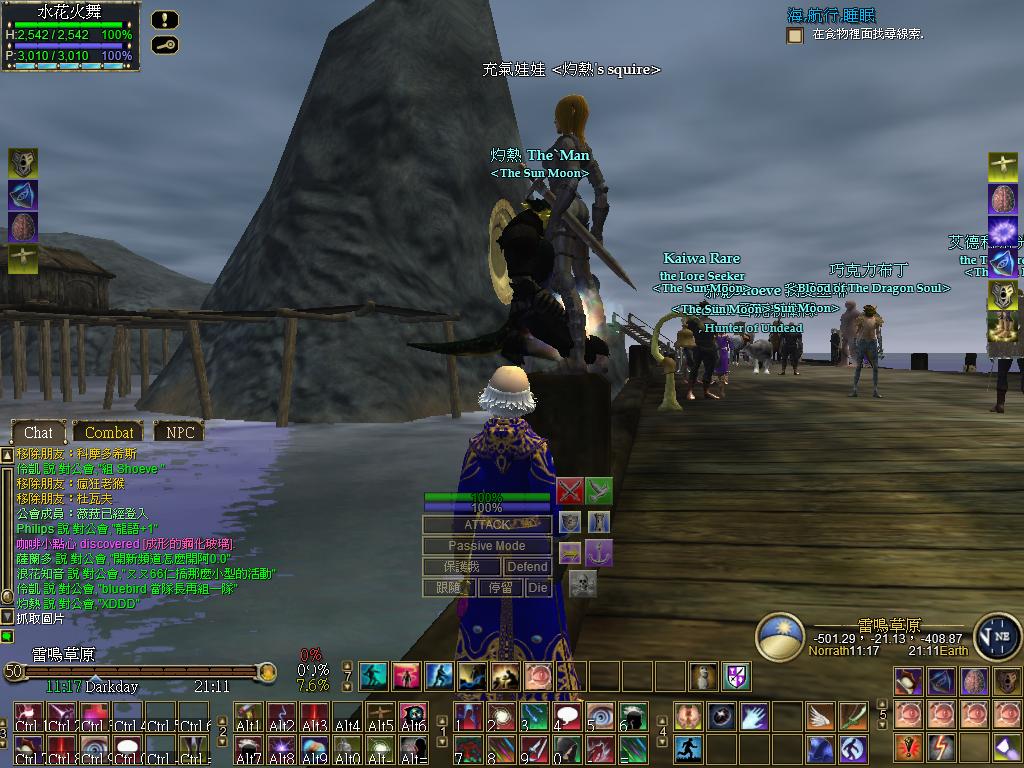Click the day-night sun clock dial
This screenshot has height=768, width=1024.
pos(780,637)
